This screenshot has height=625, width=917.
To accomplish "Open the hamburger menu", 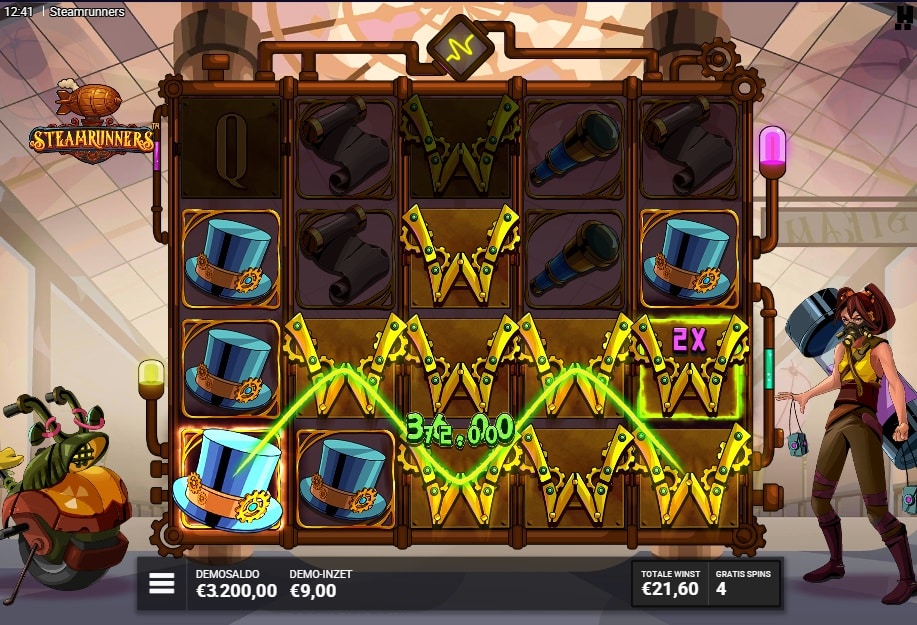I will click(162, 584).
